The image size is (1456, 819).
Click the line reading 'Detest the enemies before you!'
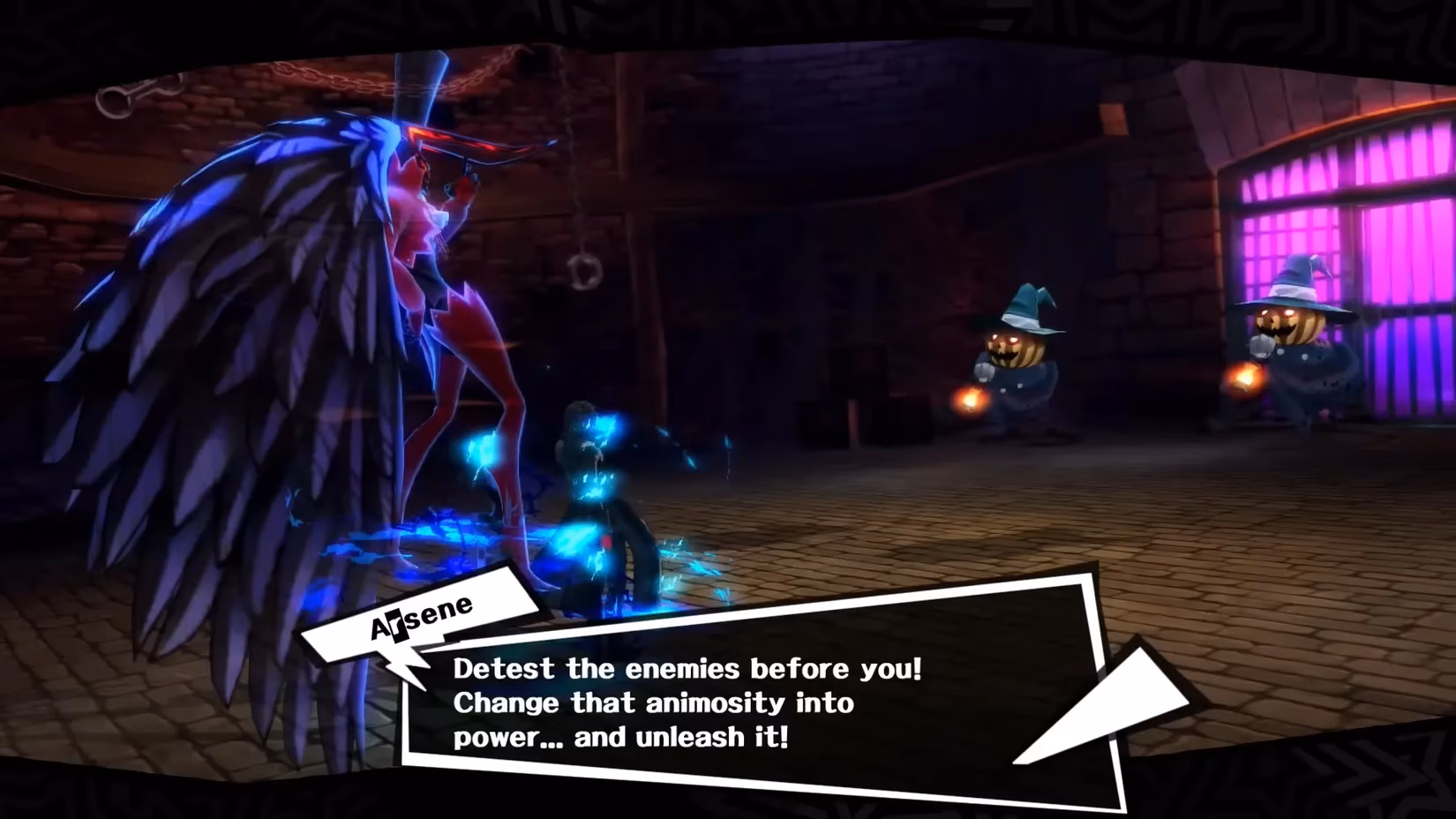click(684, 669)
